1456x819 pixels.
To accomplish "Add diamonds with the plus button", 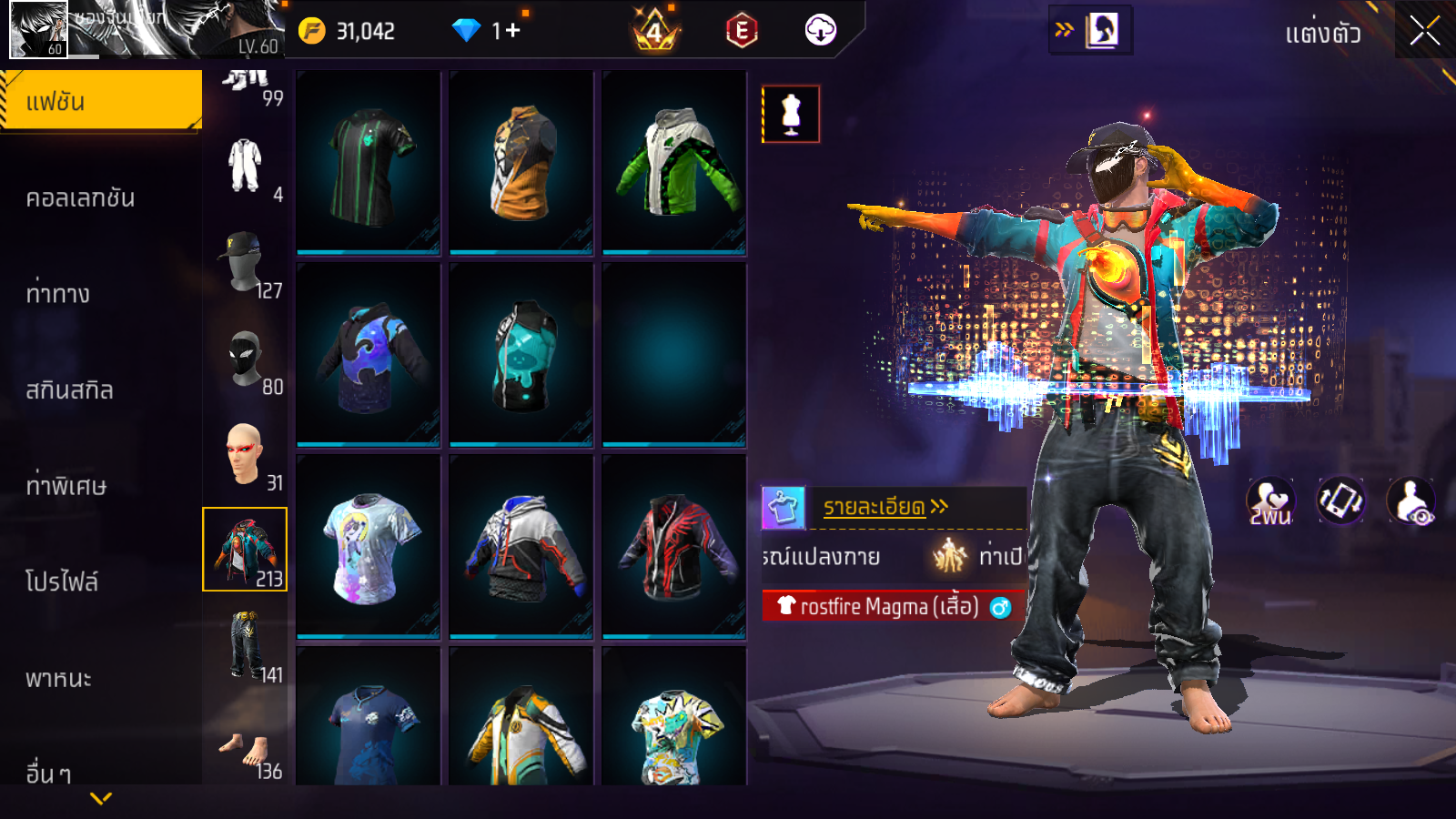I will pos(512,31).
